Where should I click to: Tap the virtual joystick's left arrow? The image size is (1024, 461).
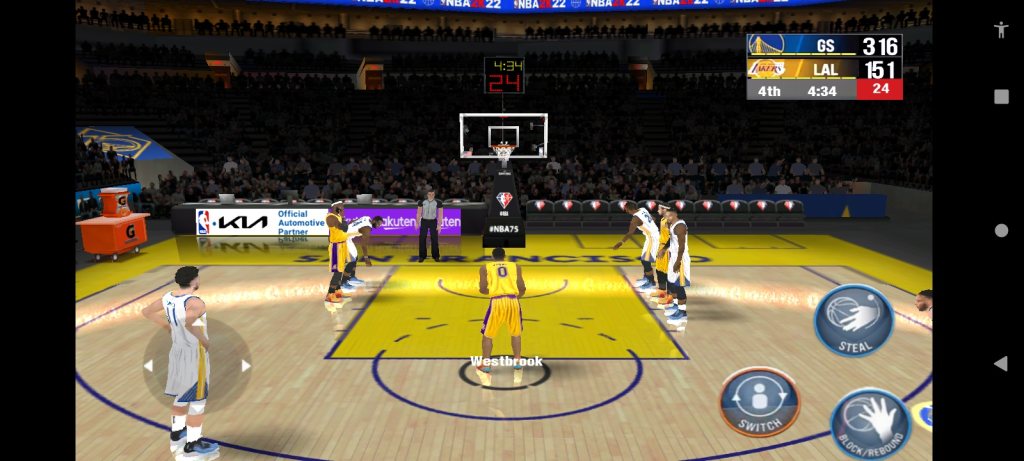[149, 366]
